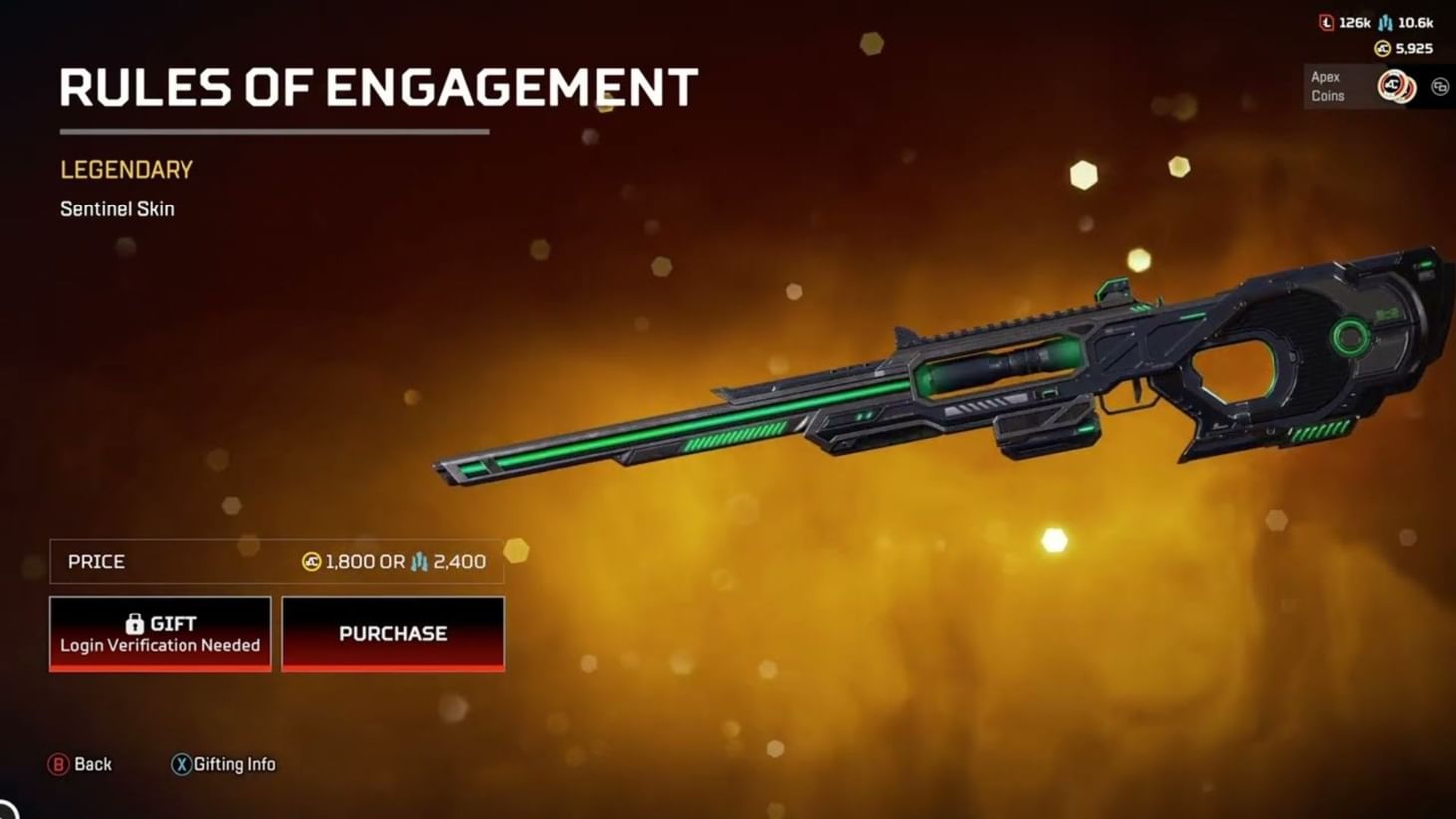Viewport: 1456px width, 819px height.
Task: Click the Sentinel Skin subtitle text
Action: pos(117,208)
